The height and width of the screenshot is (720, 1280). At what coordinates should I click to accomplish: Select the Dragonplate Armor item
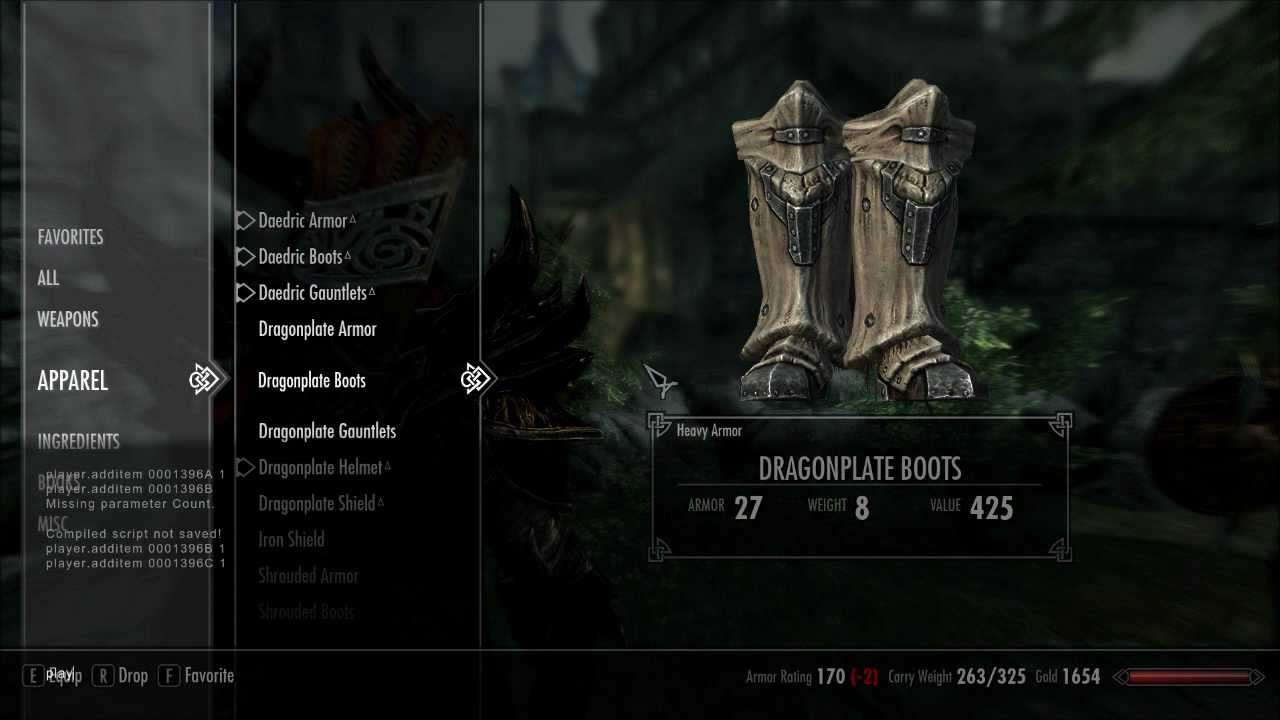click(317, 329)
